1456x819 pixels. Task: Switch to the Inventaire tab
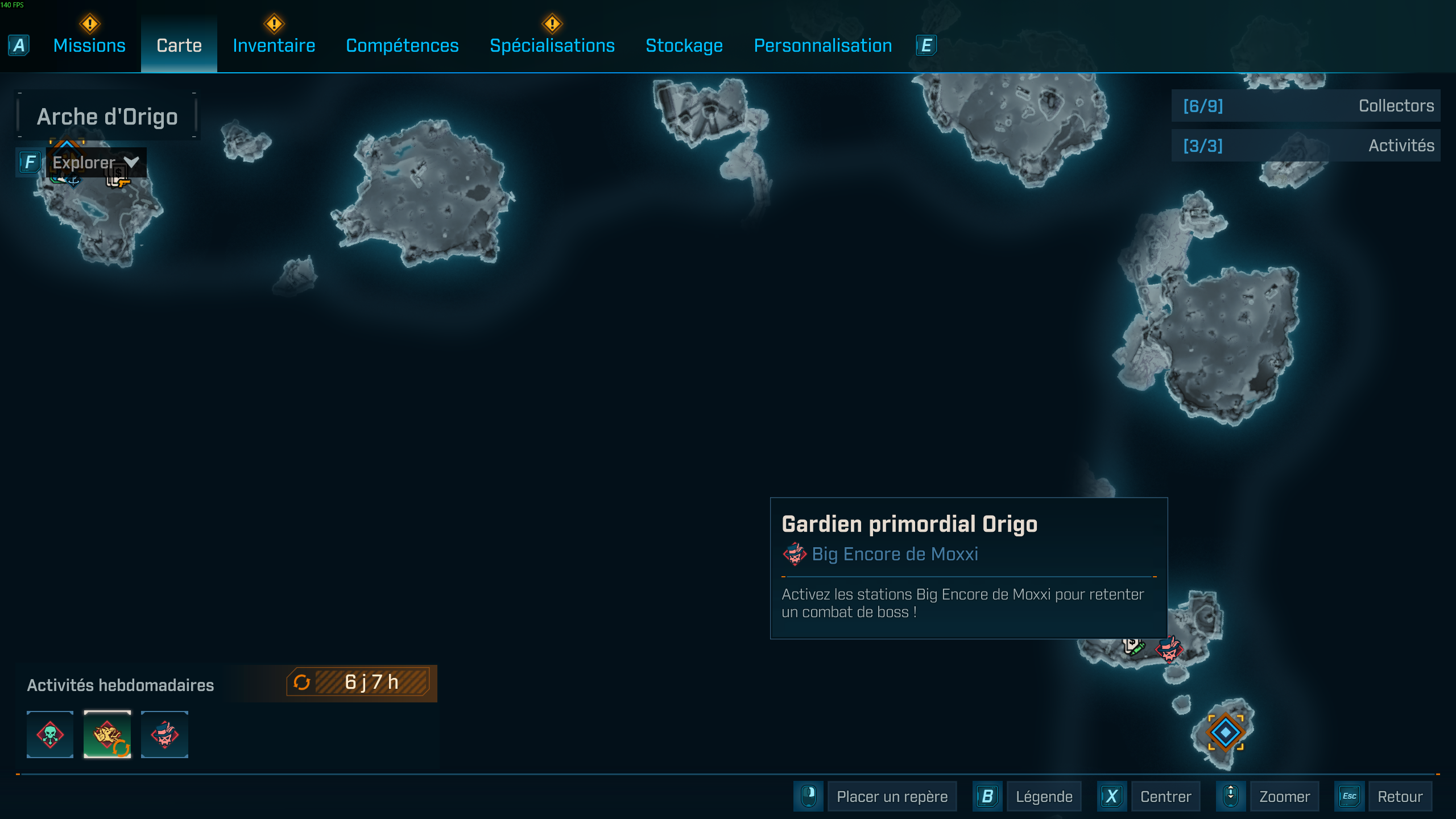(274, 45)
